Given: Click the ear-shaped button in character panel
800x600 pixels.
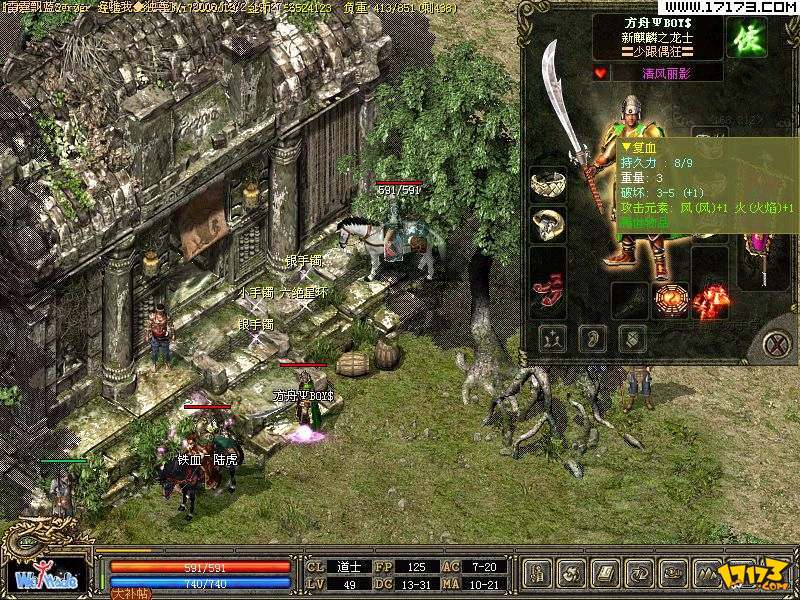Looking at the screenshot, I should pos(591,339).
